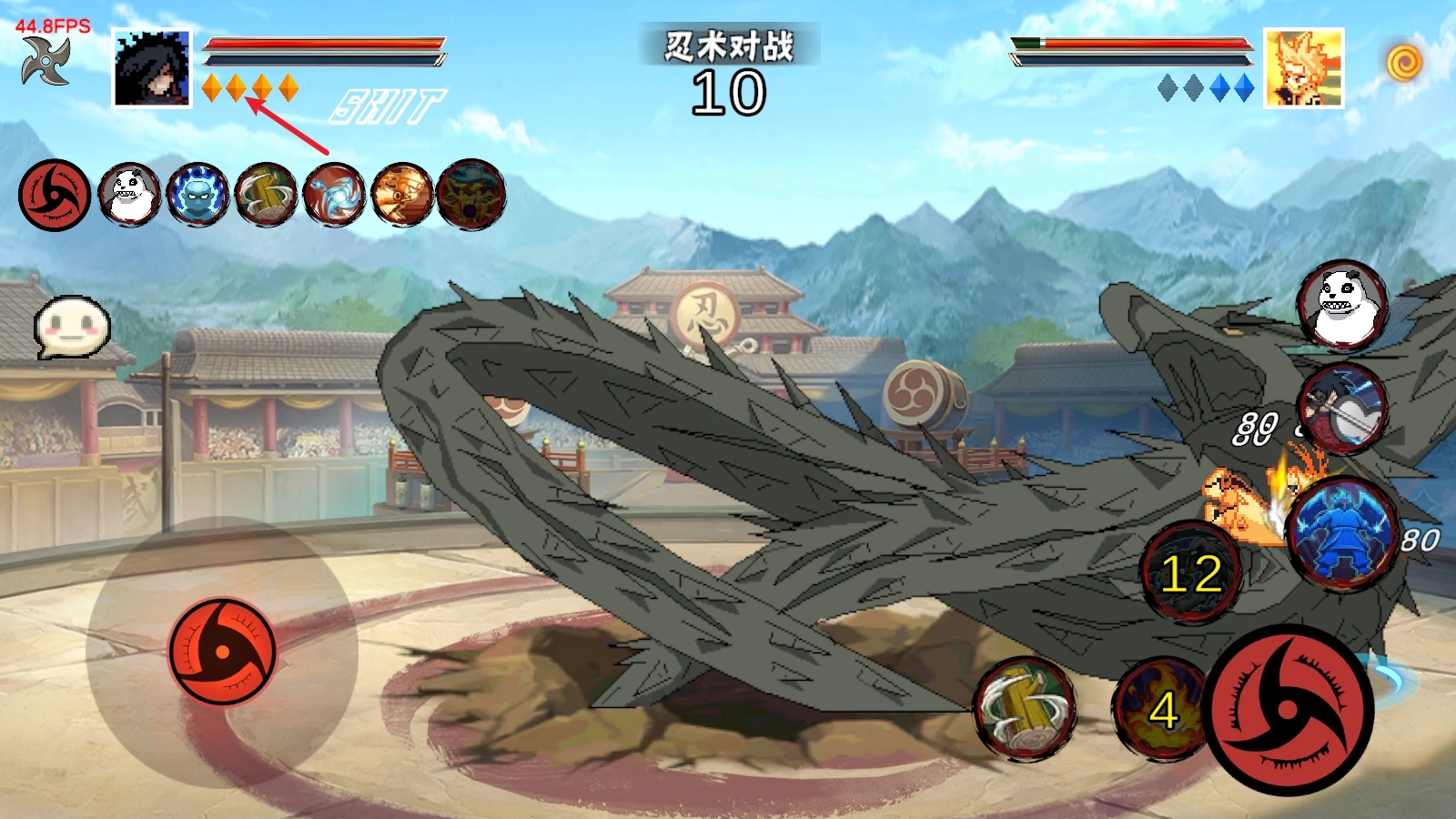
Task: Select the dark golden beast face icon
Action: (x=470, y=195)
